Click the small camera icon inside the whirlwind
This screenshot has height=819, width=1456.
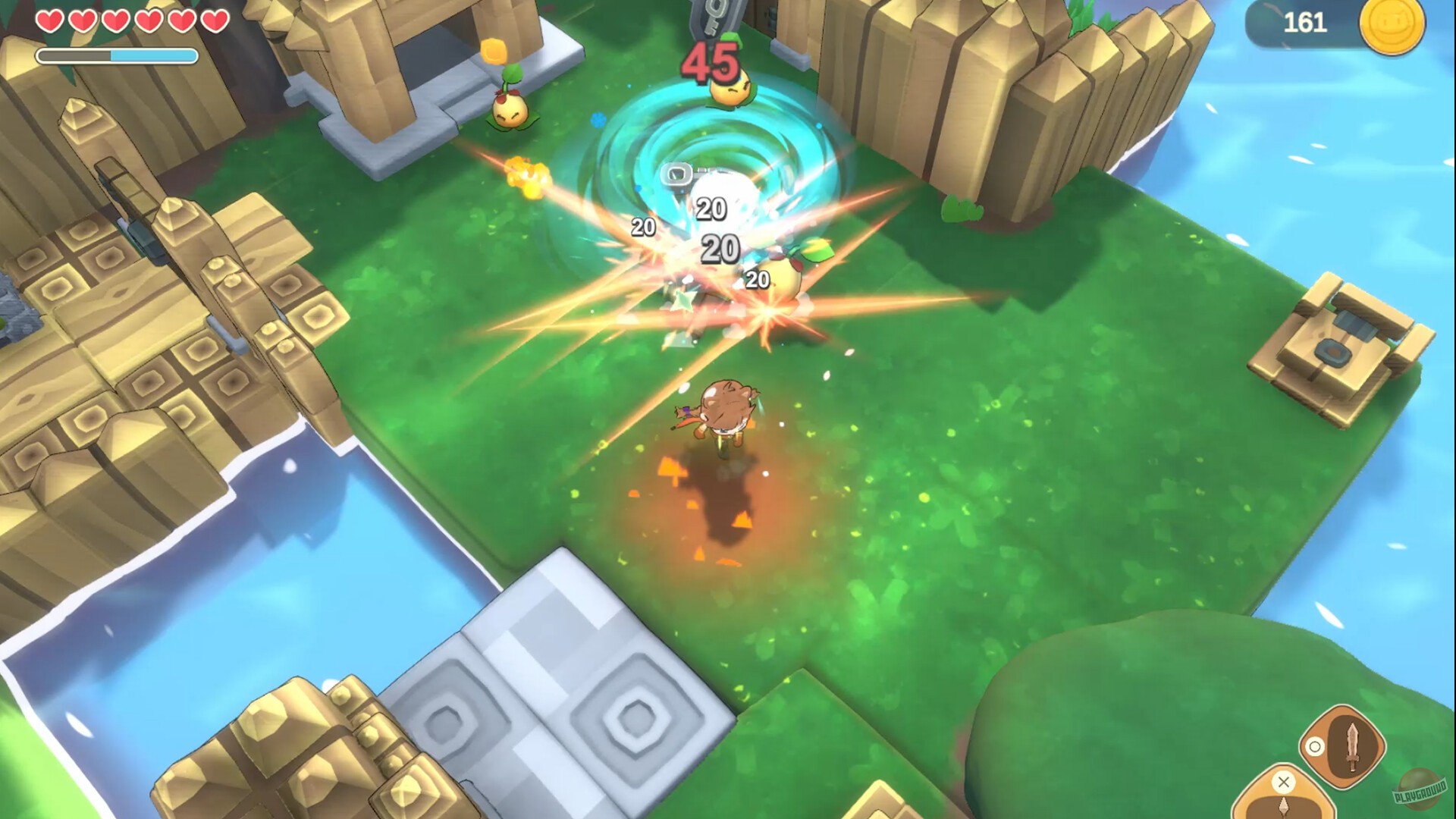pos(675,172)
